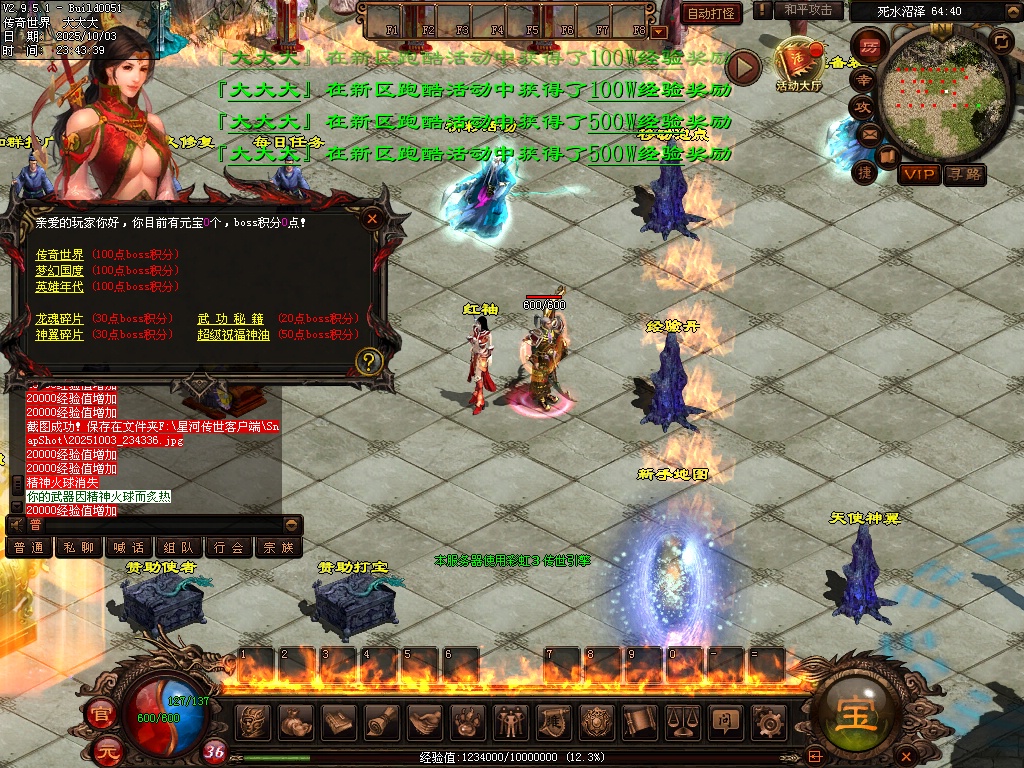The width and height of the screenshot is (1024, 768).
Task: Click the chat text input box
Action: pyautogui.click(x=150, y=525)
